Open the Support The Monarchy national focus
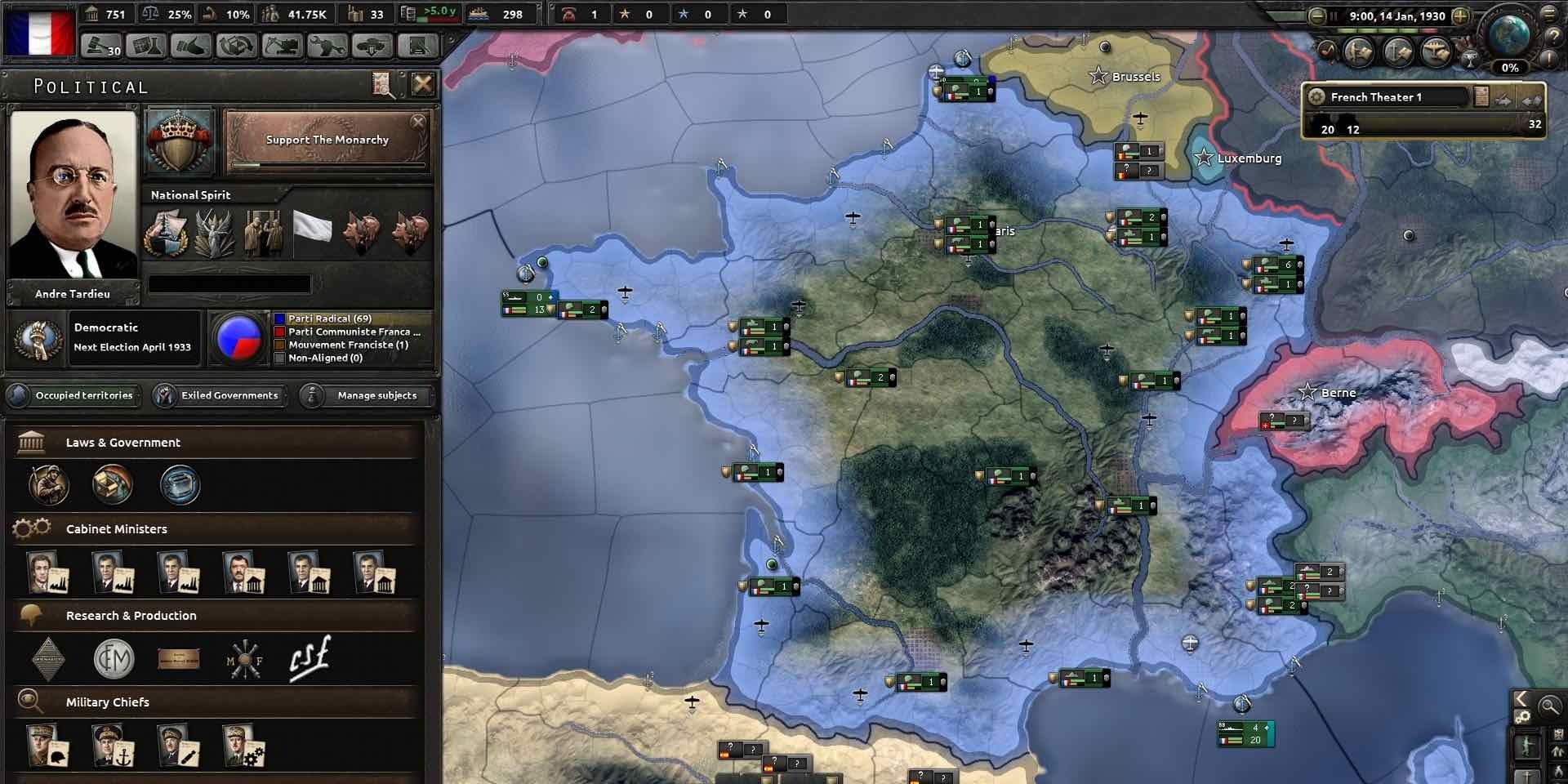The width and height of the screenshot is (1568, 784). click(327, 140)
